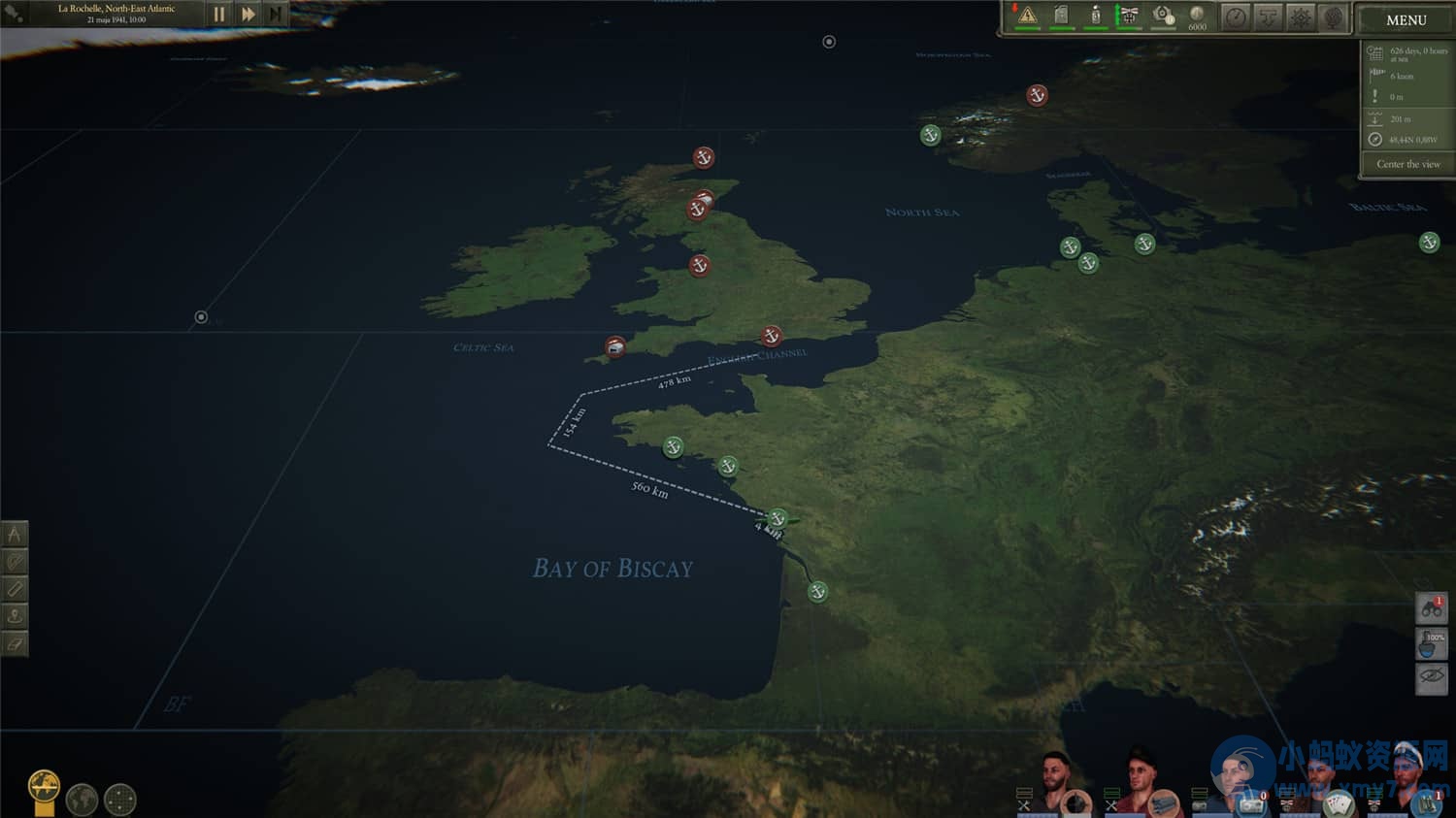Select the ruler measuring tool
Screen dimensions: 1456x818
14,588
